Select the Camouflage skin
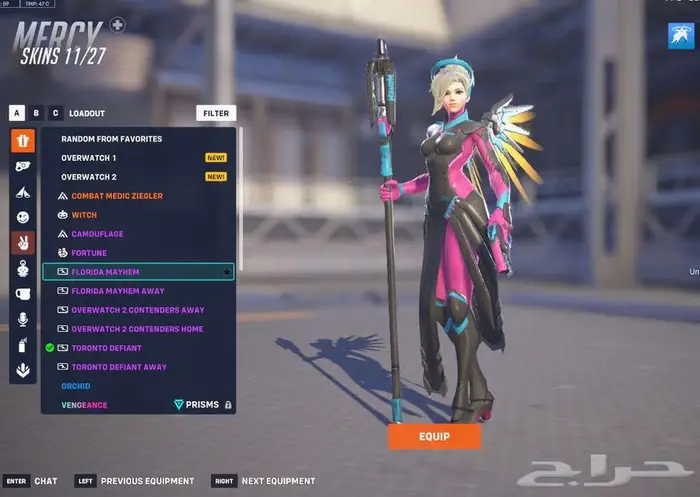Image resolution: width=700 pixels, height=497 pixels. 97,234
